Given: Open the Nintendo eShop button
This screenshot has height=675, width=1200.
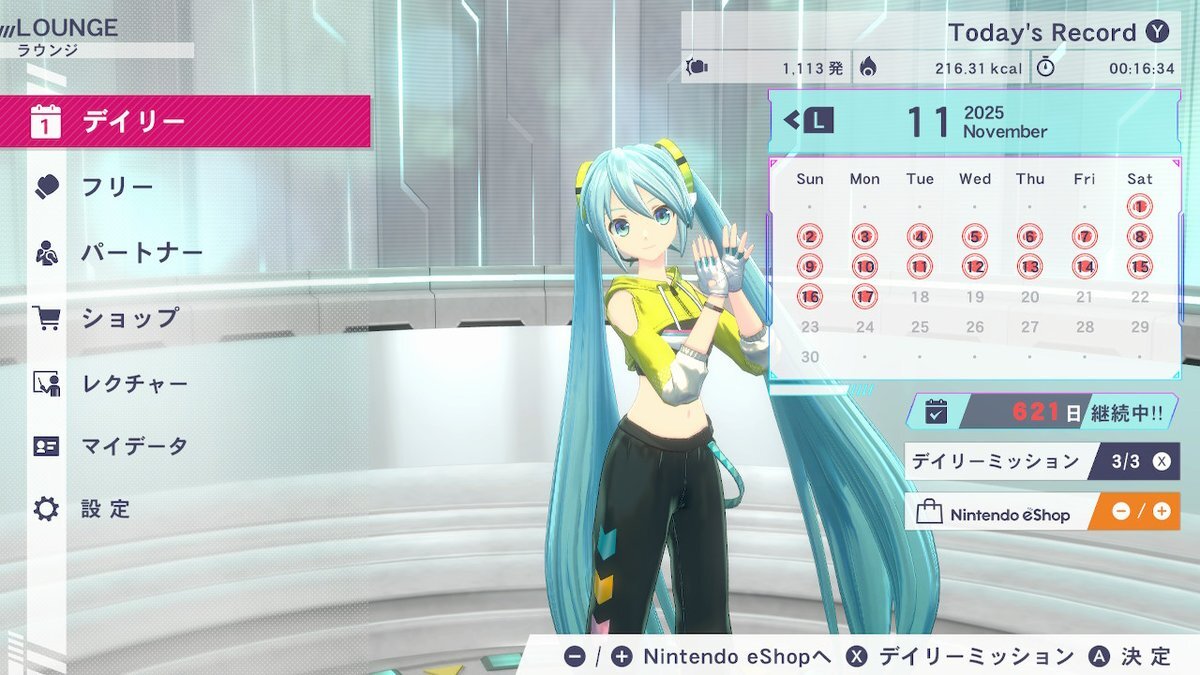Looking at the screenshot, I should (1041, 512).
